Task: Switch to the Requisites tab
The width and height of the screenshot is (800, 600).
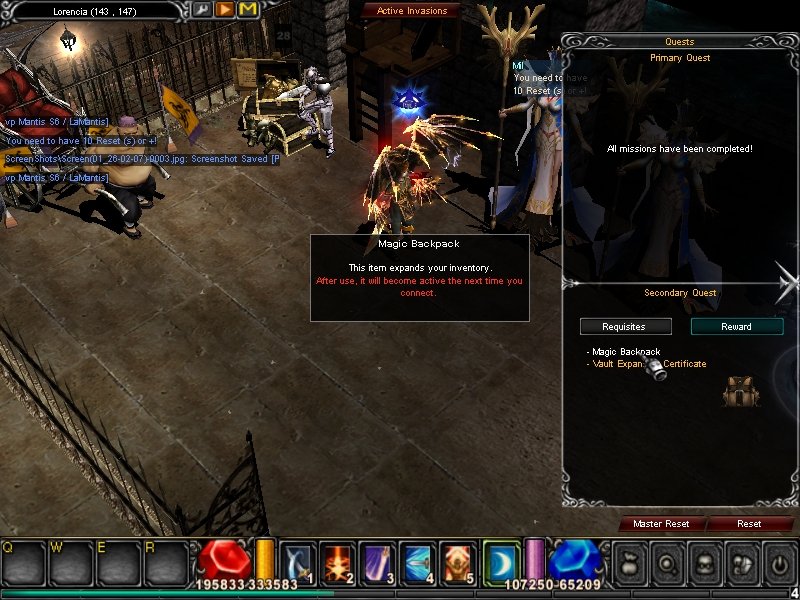Action: tap(625, 327)
